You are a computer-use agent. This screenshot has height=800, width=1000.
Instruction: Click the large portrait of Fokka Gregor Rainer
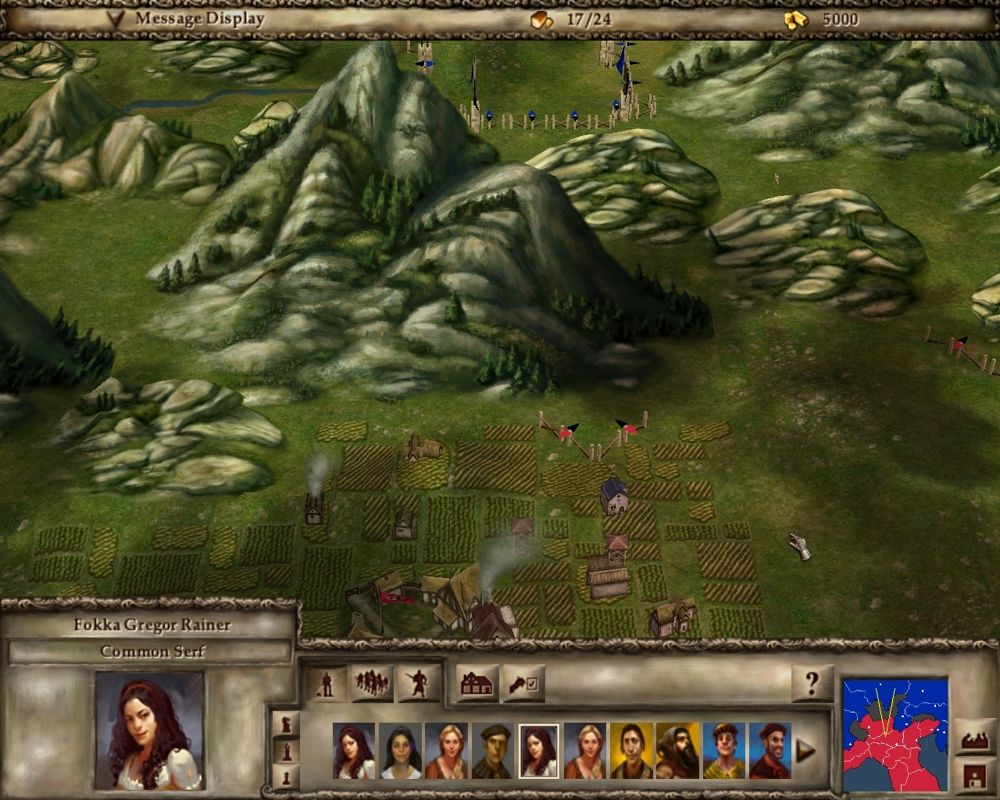click(x=150, y=730)
